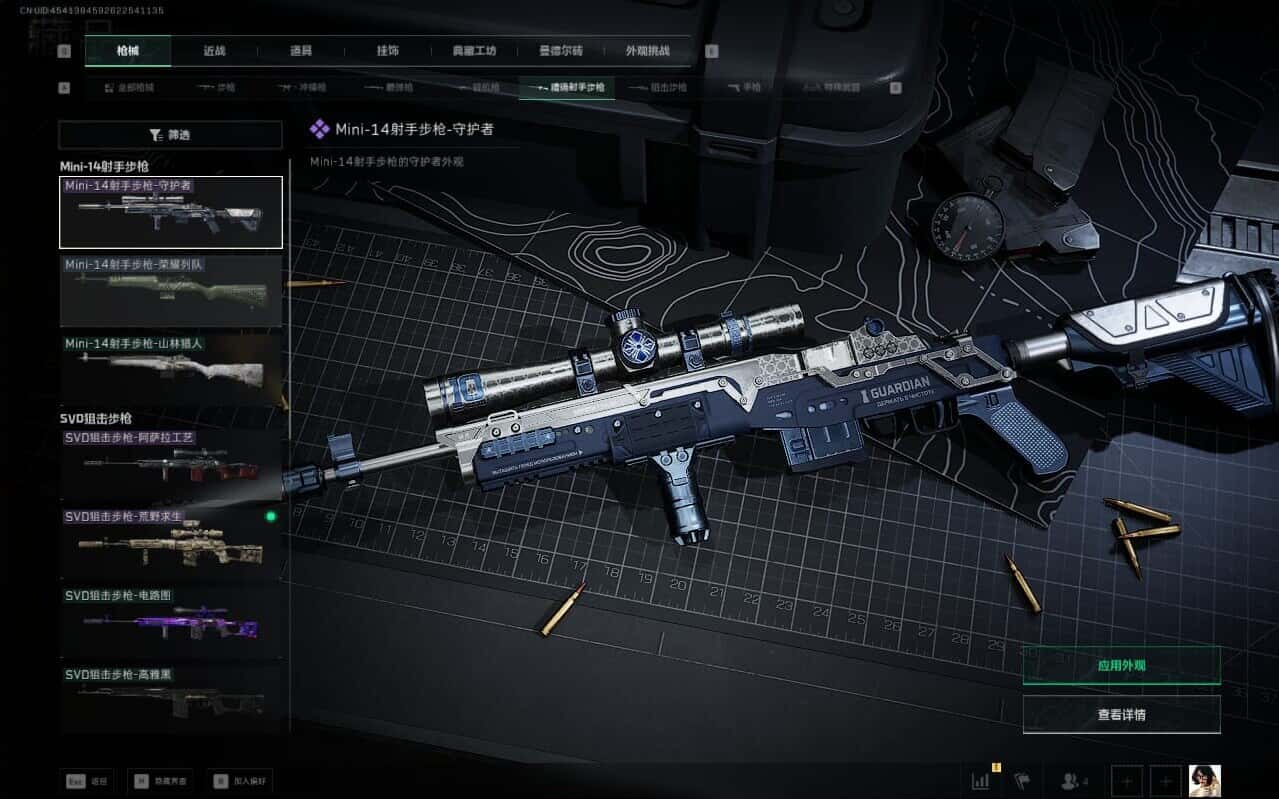The width and height of the screenshot is (1279, 799).
Task: Open the 道具 items tab
Action: (x=301, y=51)
